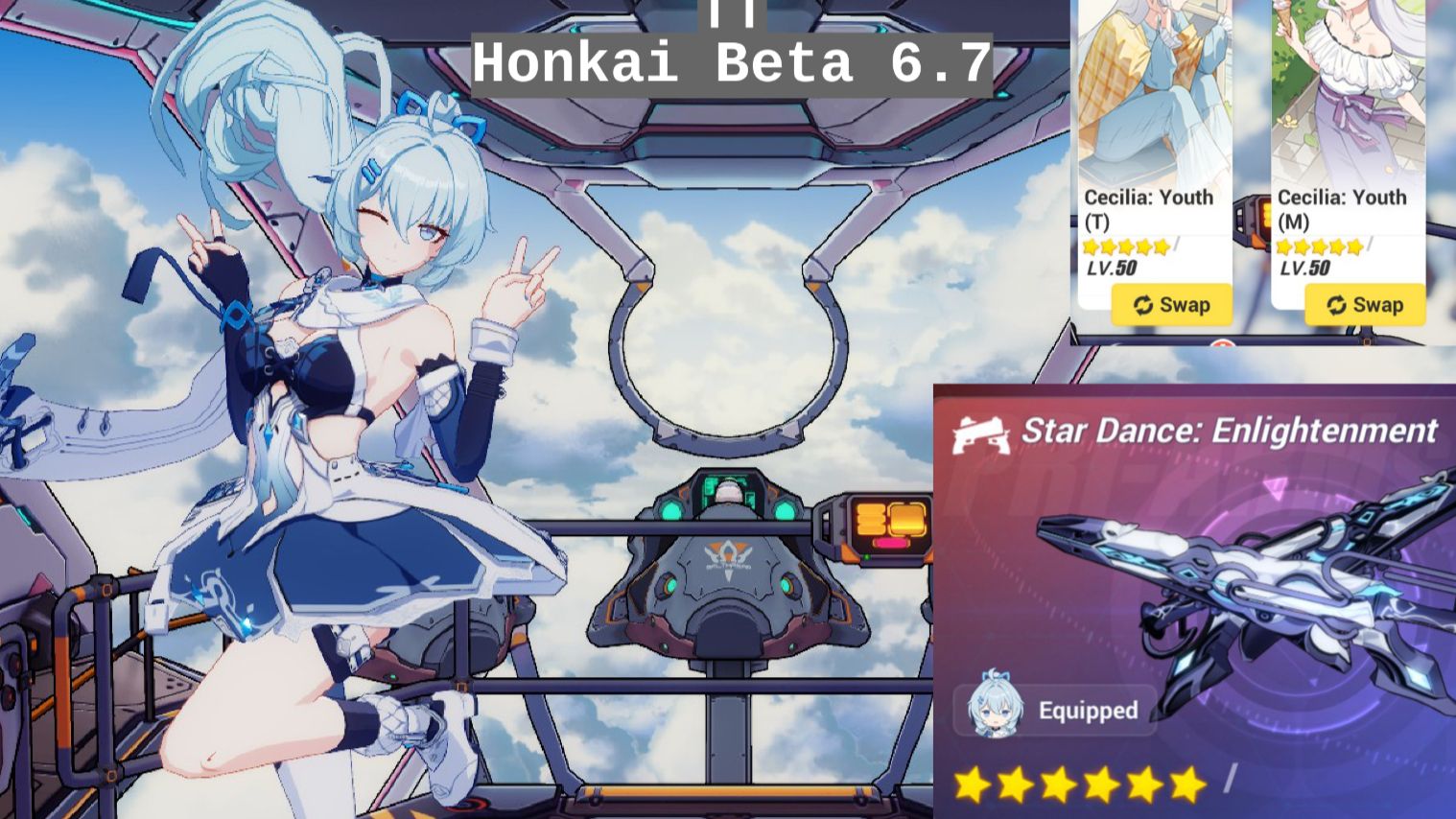The height and width of the screenshot is (819, 1456).
Task: Click the first star of the weapon rating
Action: tap(972, 784)
